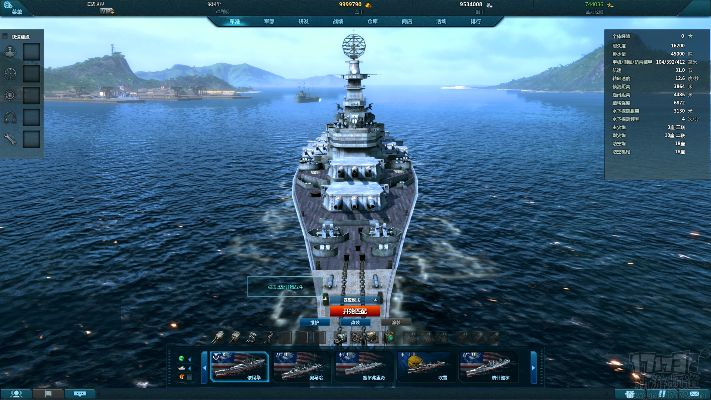Show previous ships with the carousel left arrow

(206, 367)
